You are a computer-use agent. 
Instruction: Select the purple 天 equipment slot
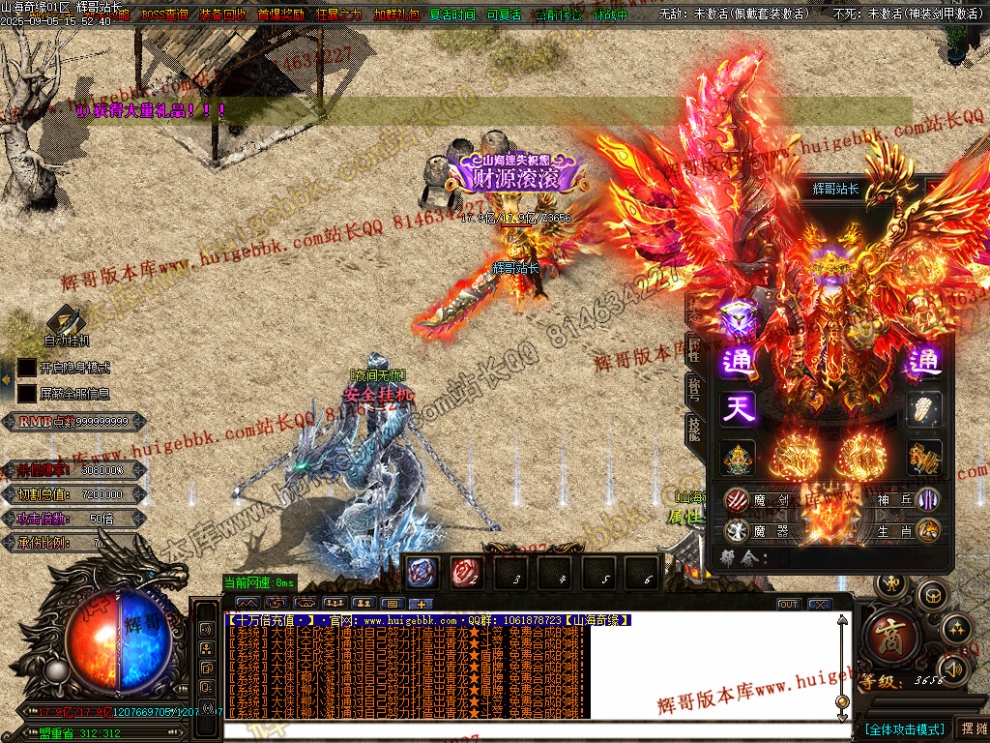737,408
